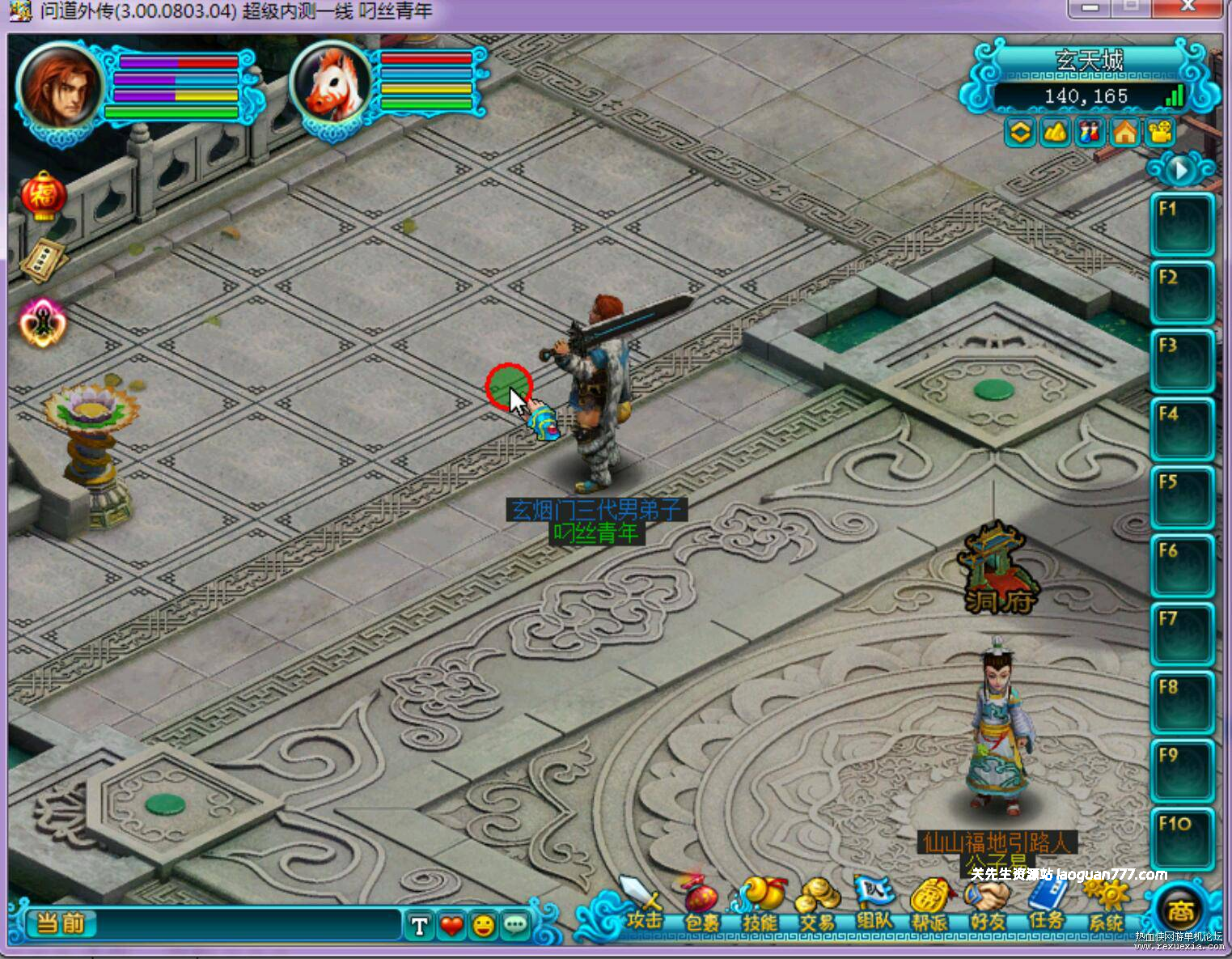Open the 商 shop round button
1232x959 pixels.
1179,911
